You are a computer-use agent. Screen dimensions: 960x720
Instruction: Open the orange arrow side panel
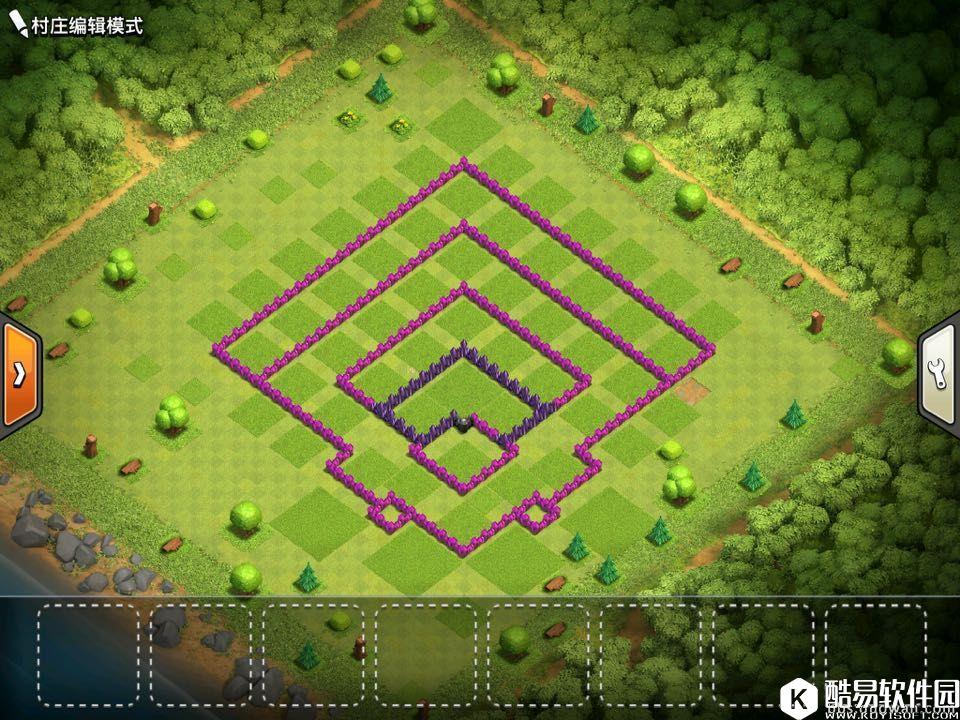[x=17, y=374]
